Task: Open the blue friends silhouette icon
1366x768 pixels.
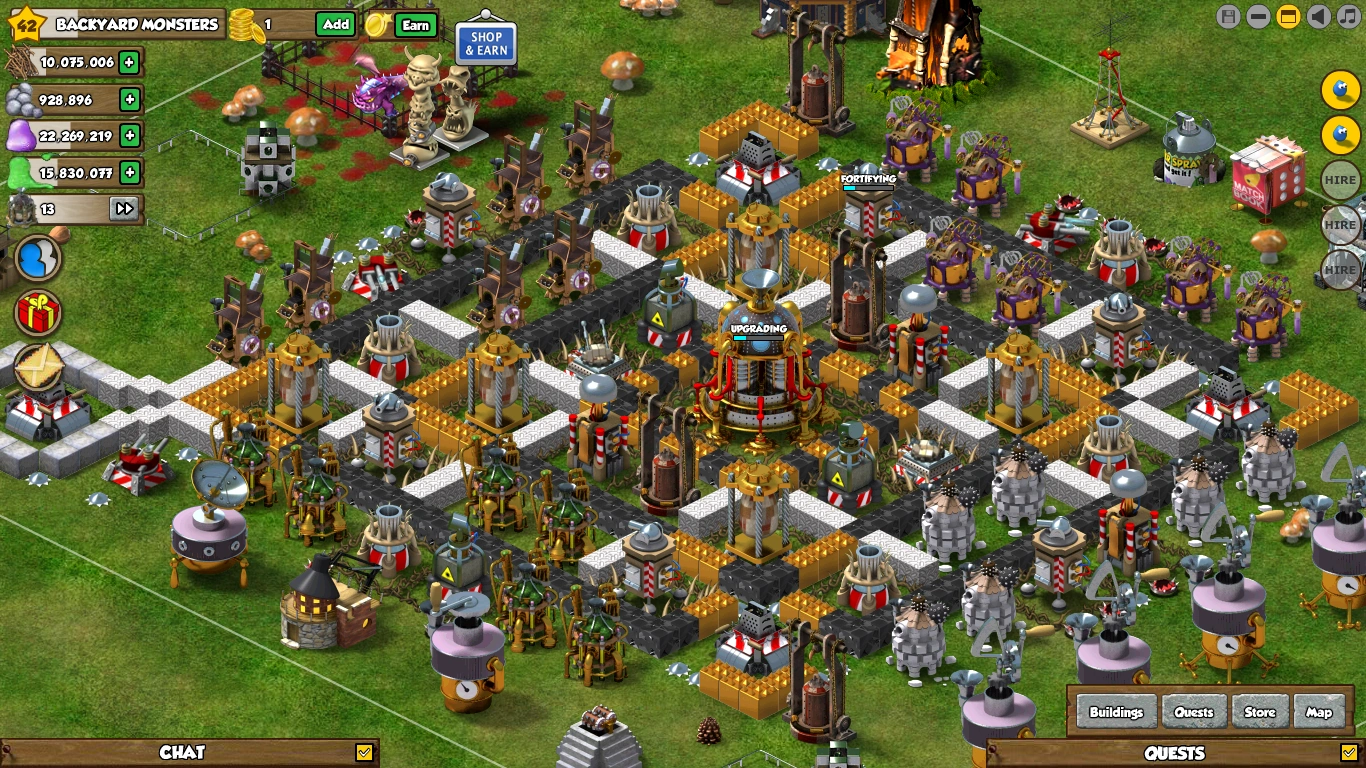Action: coord(38,258)
